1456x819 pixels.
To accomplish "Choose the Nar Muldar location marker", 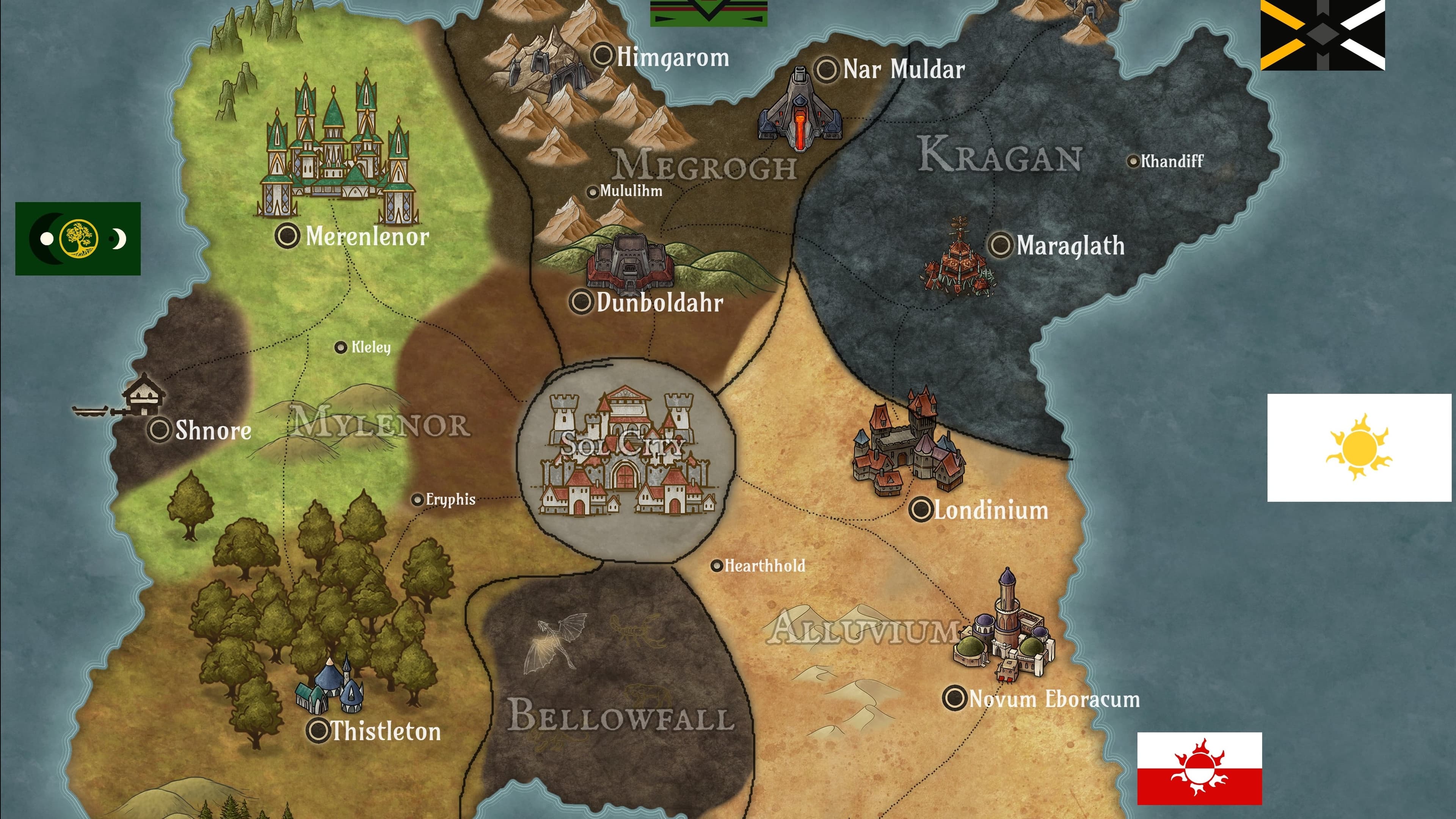I will coord(826,69).
